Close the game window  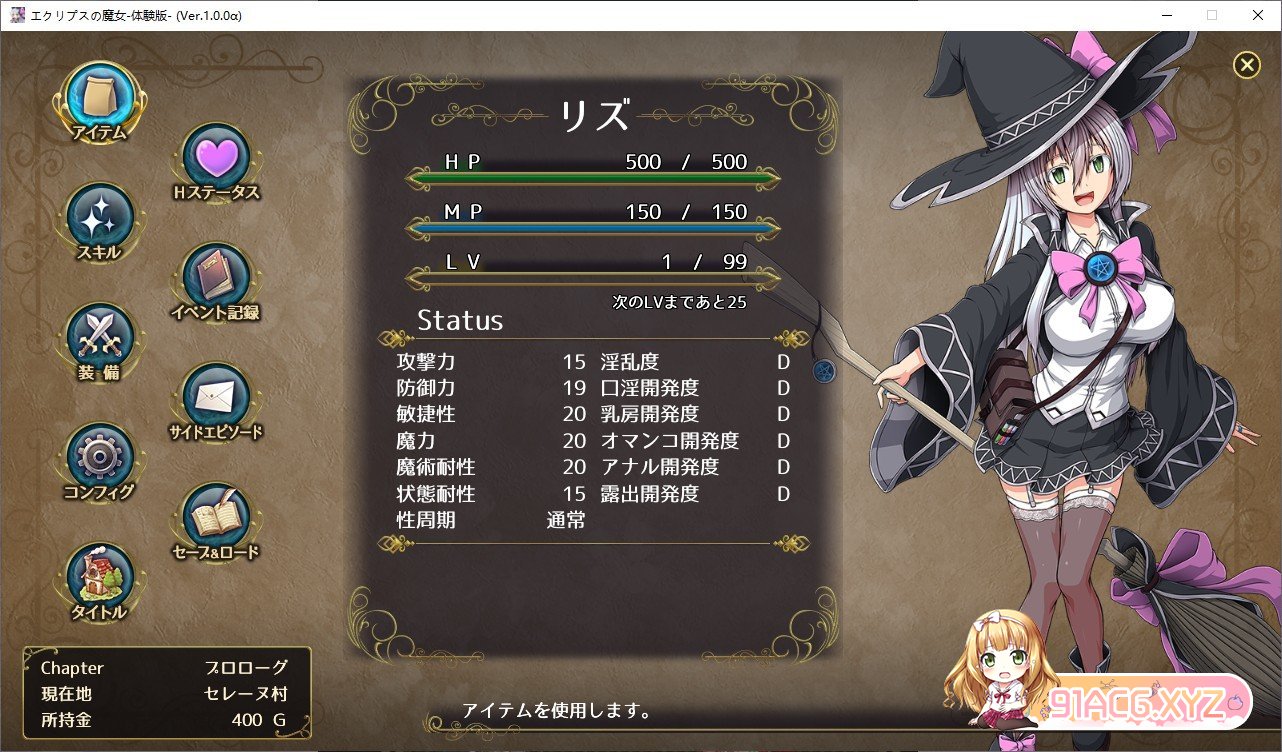coord(1257,15)
